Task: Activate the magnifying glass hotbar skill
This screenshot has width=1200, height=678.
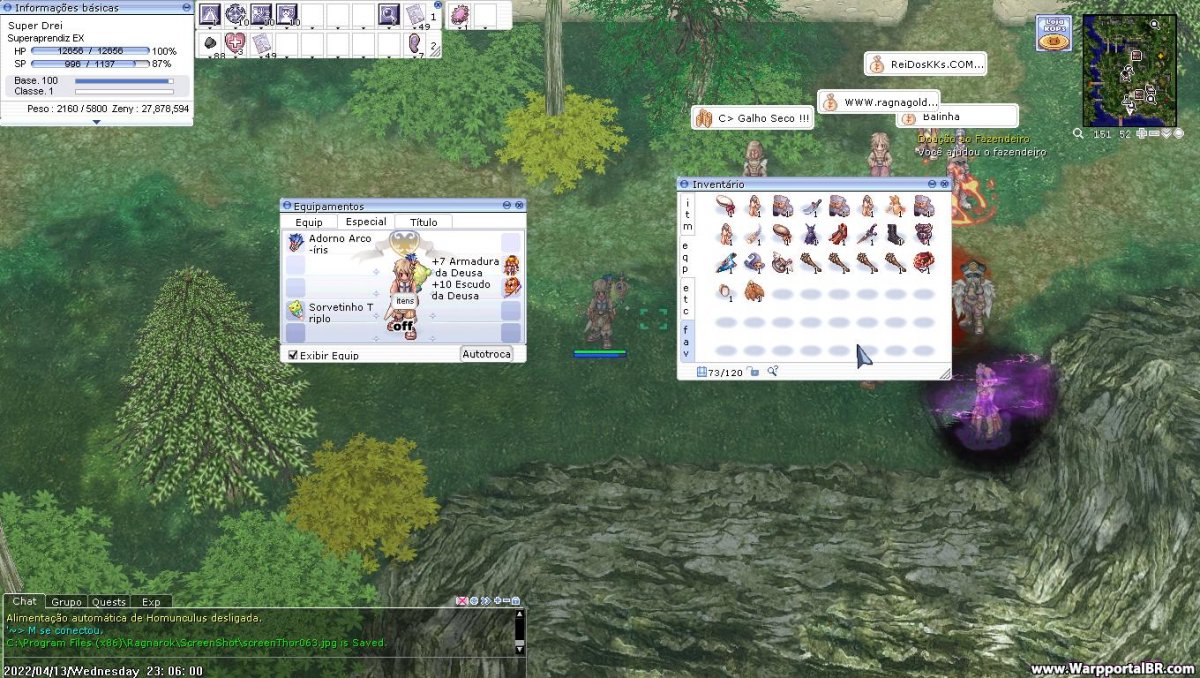Action: [389, 15]
